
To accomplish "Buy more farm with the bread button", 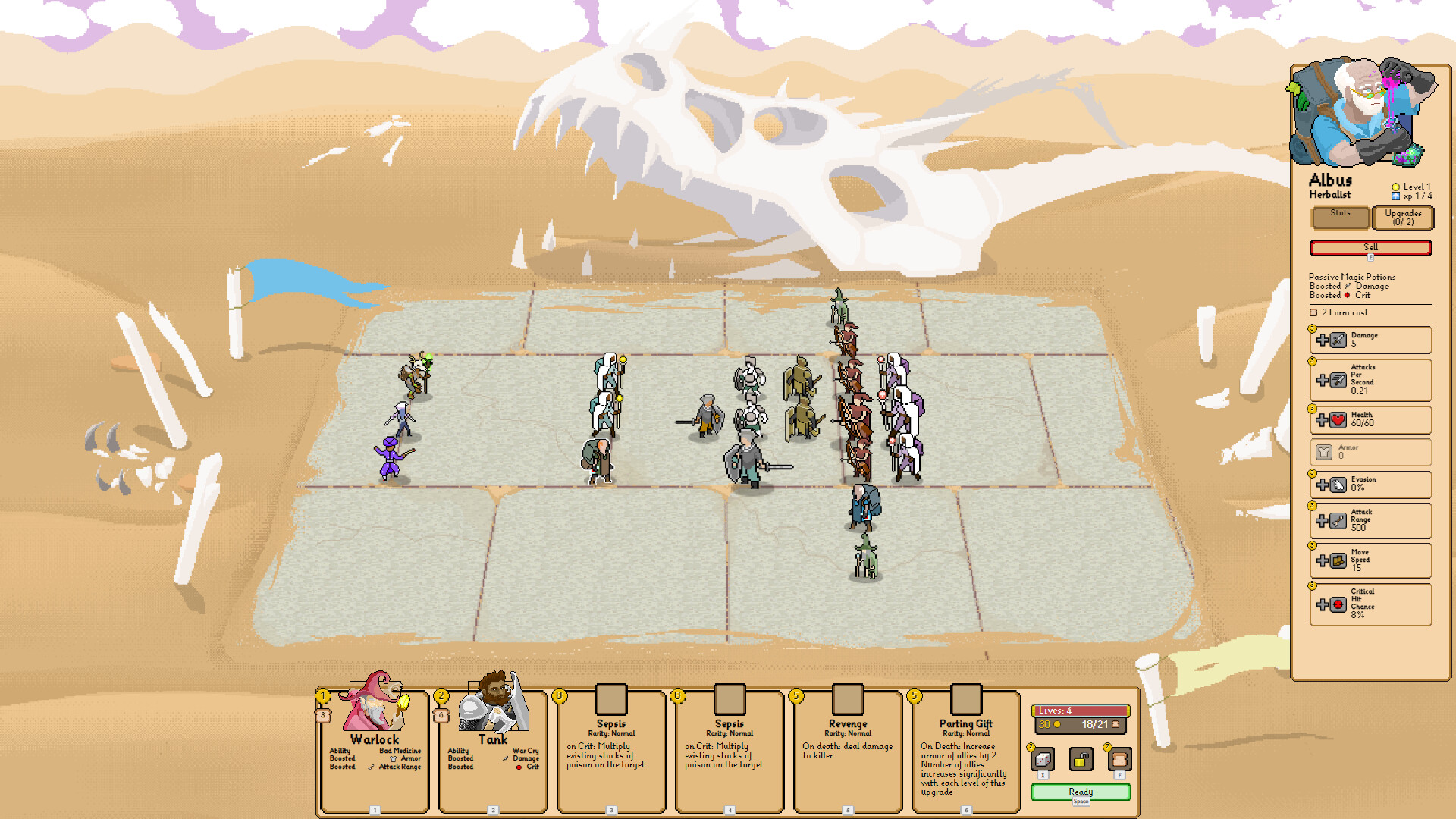I will (1119, 759).
